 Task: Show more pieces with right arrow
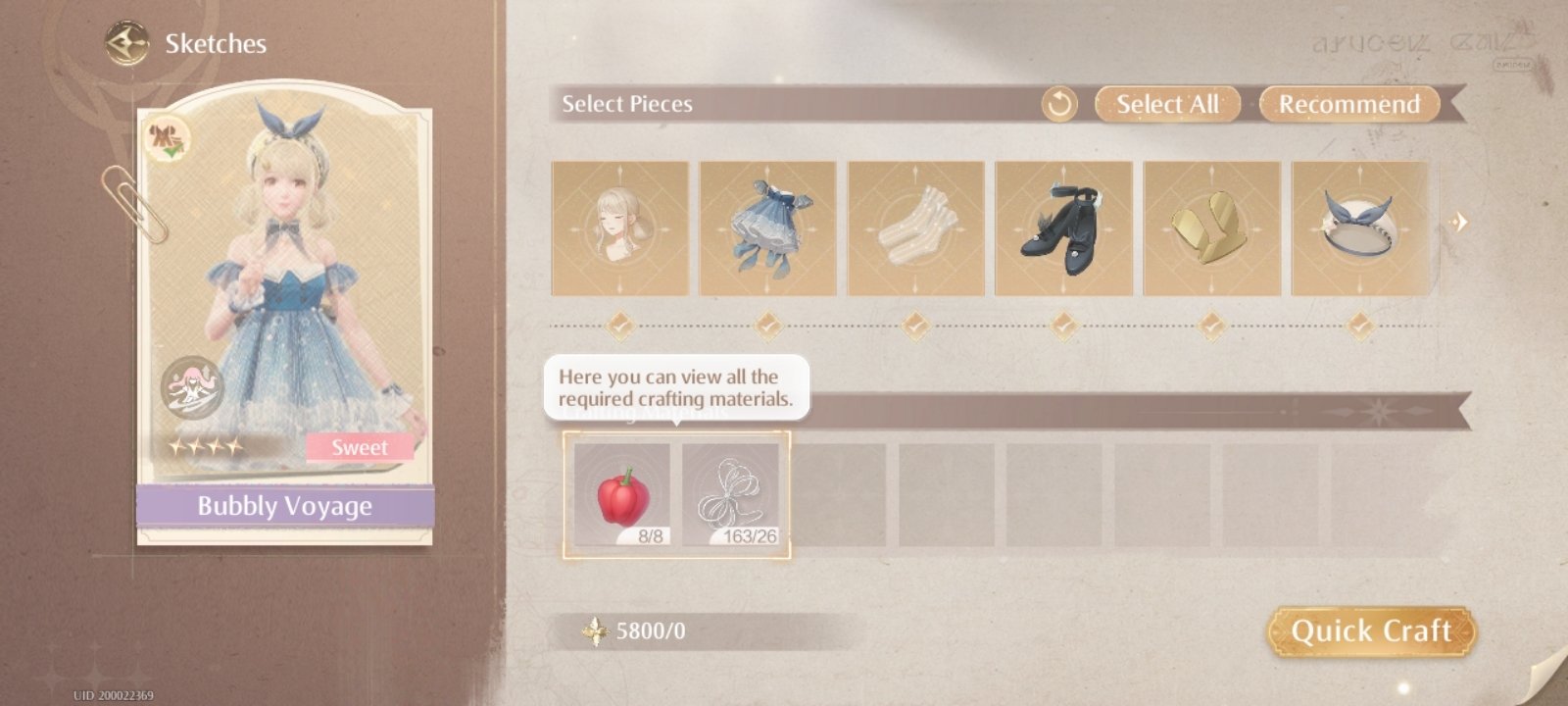click(1458, 223)
